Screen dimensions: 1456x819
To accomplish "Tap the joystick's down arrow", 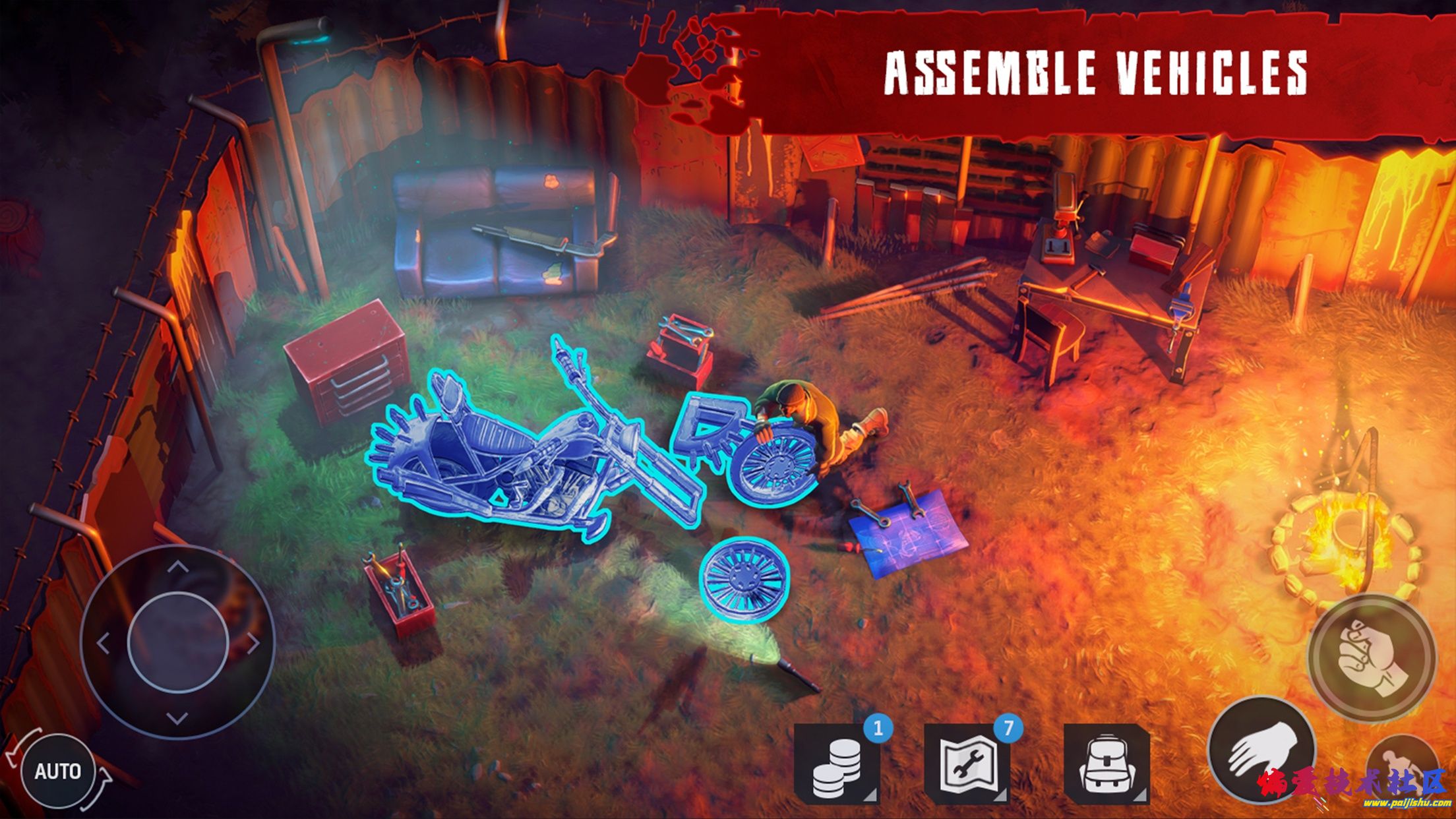I will coord(177,718).
